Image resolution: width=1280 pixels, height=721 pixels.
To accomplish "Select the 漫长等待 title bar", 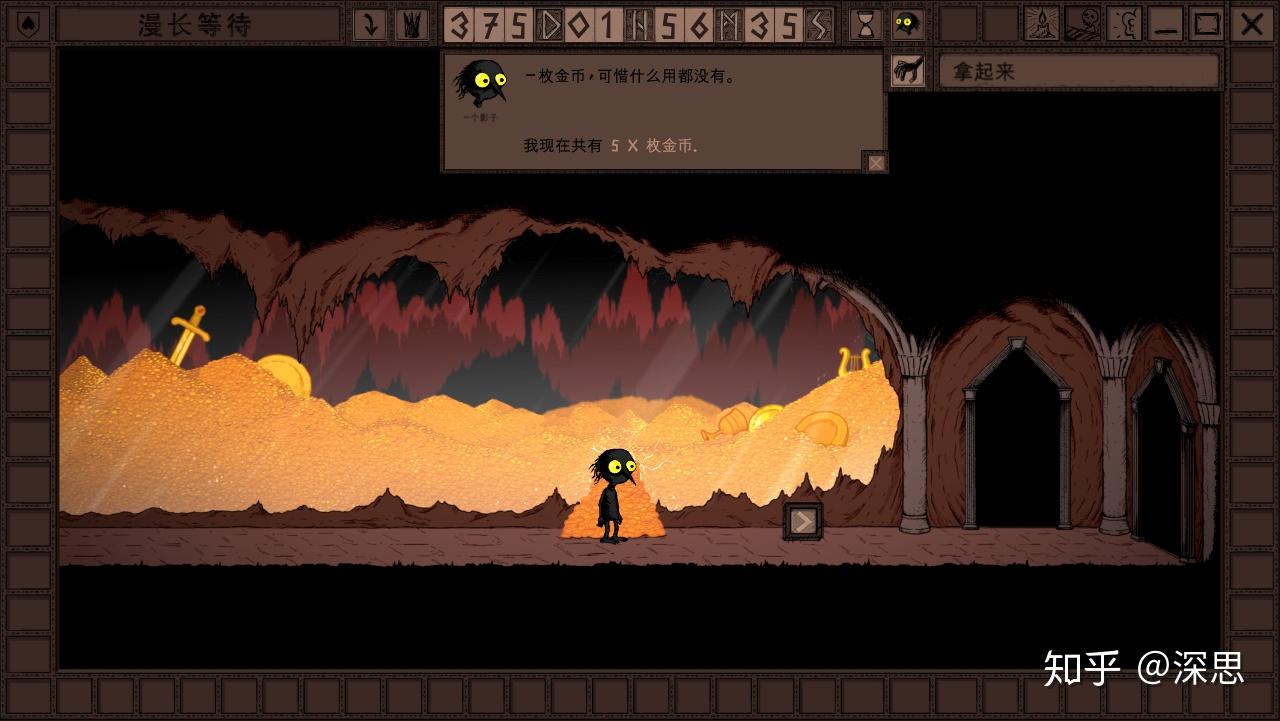I will (x=198, y=24).
